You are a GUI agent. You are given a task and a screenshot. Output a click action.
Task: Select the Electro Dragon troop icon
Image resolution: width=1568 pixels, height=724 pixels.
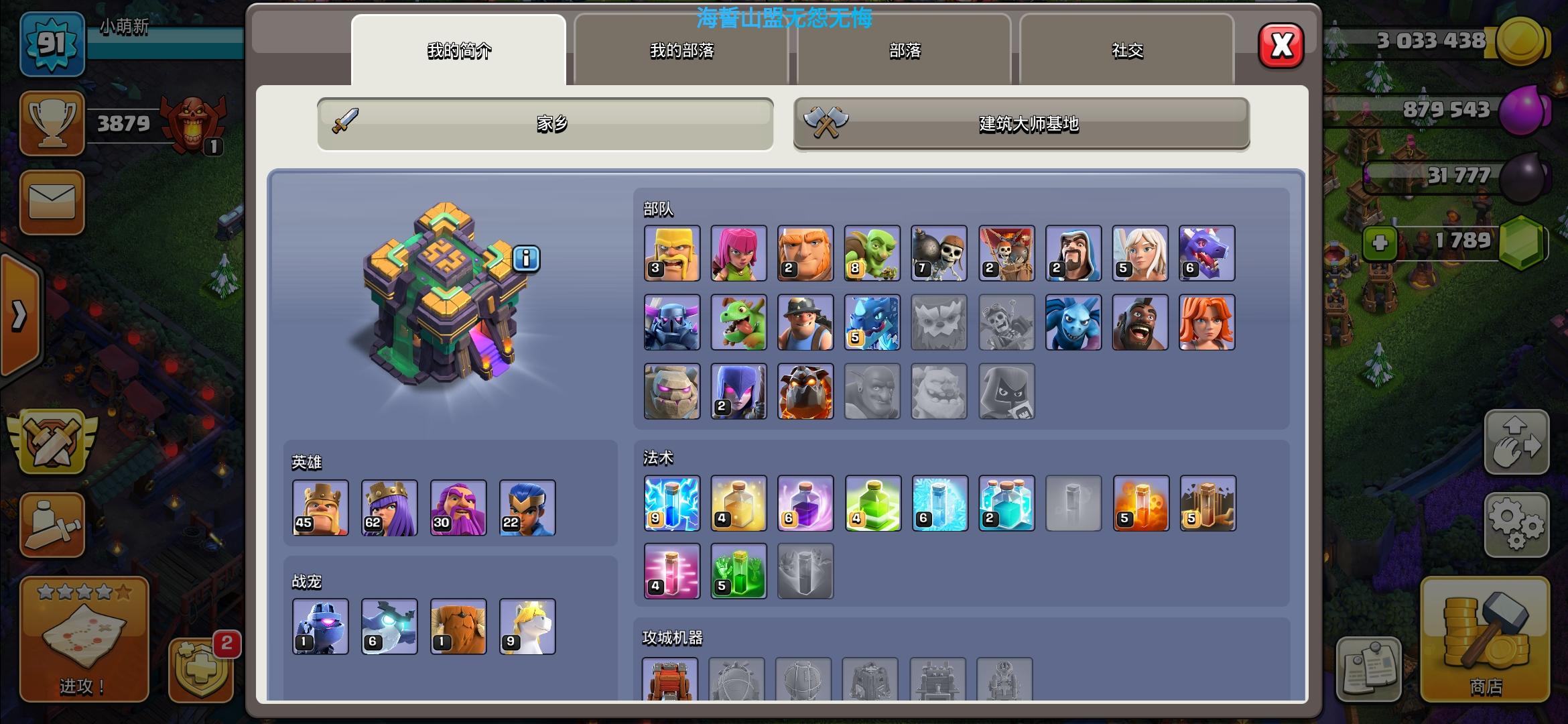[872, 322]
